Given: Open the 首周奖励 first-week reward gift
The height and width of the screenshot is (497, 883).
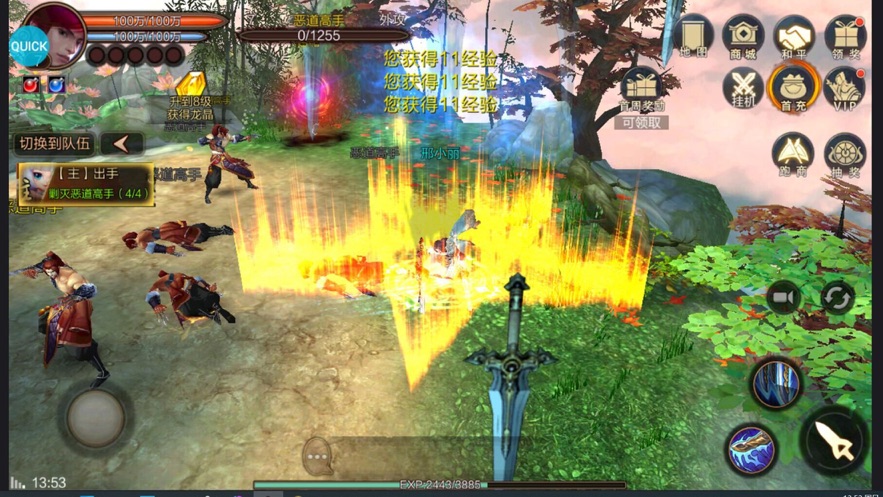Looking at the screenshot, I should 641,89.
